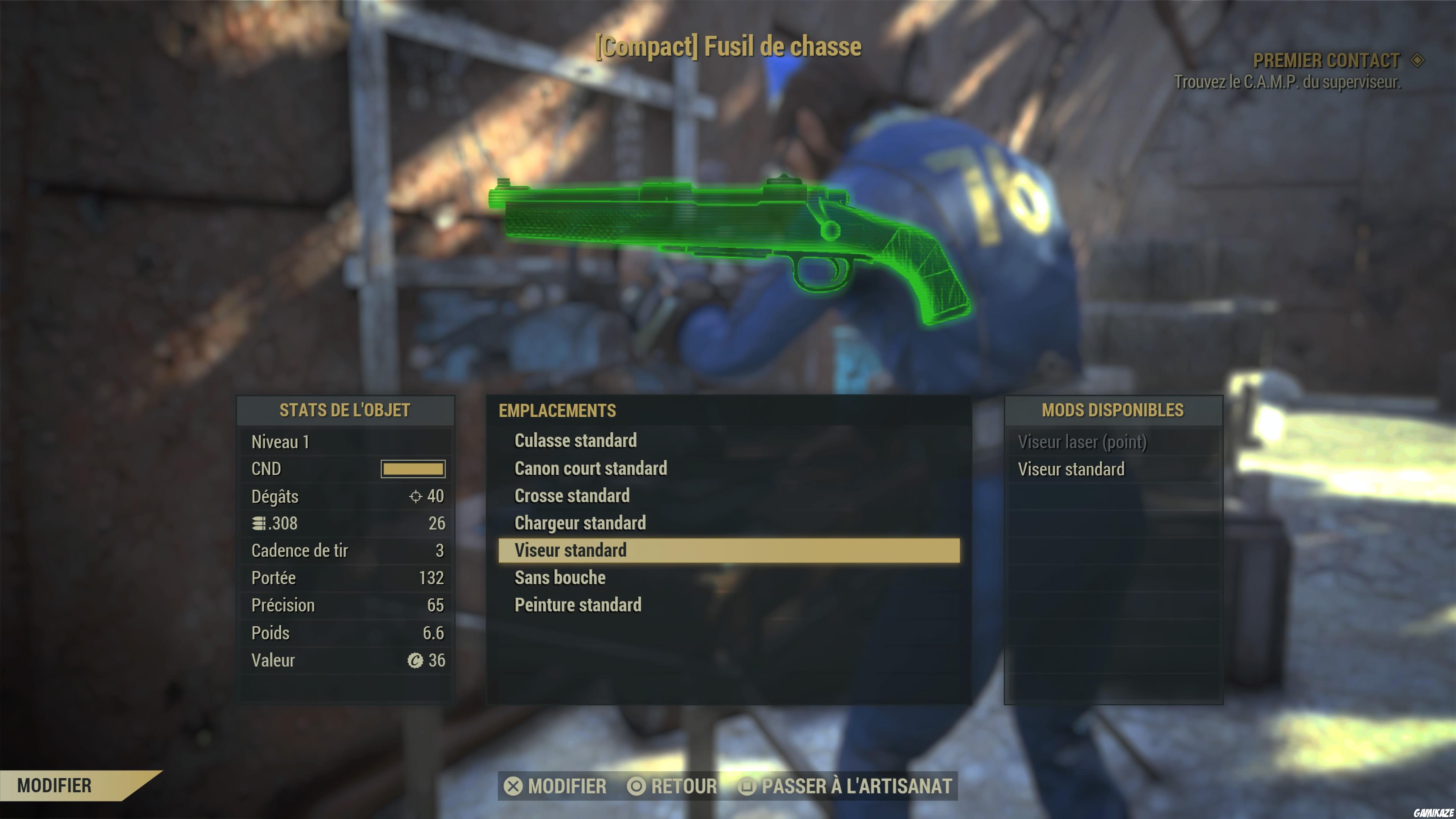1456x819 pixels.
Task: Click the crosshair icon next to Dégâts 40
Action: pos(417,497)
